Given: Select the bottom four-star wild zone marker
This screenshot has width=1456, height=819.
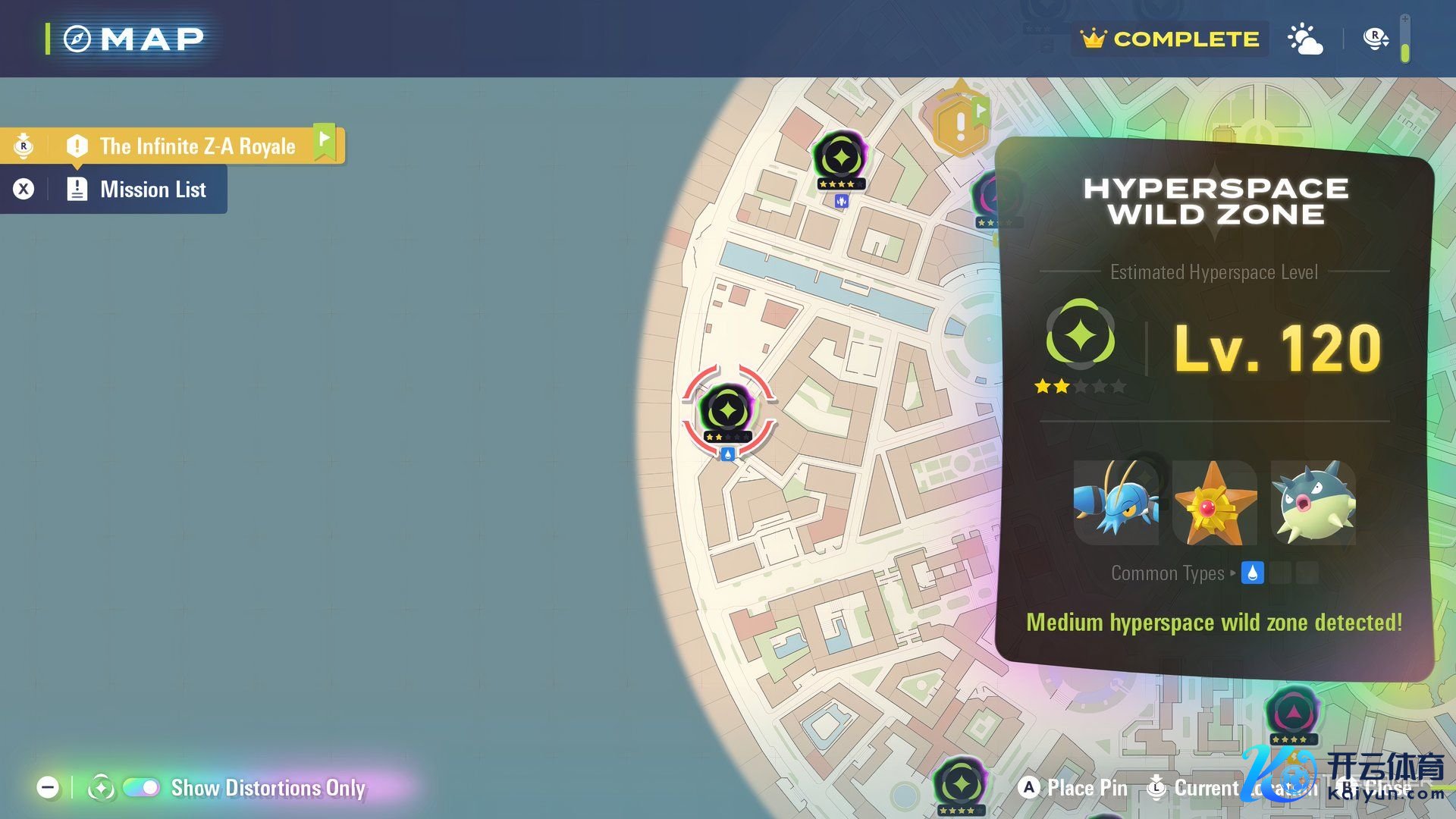Looking at the screenshot, I should (960, 784).
